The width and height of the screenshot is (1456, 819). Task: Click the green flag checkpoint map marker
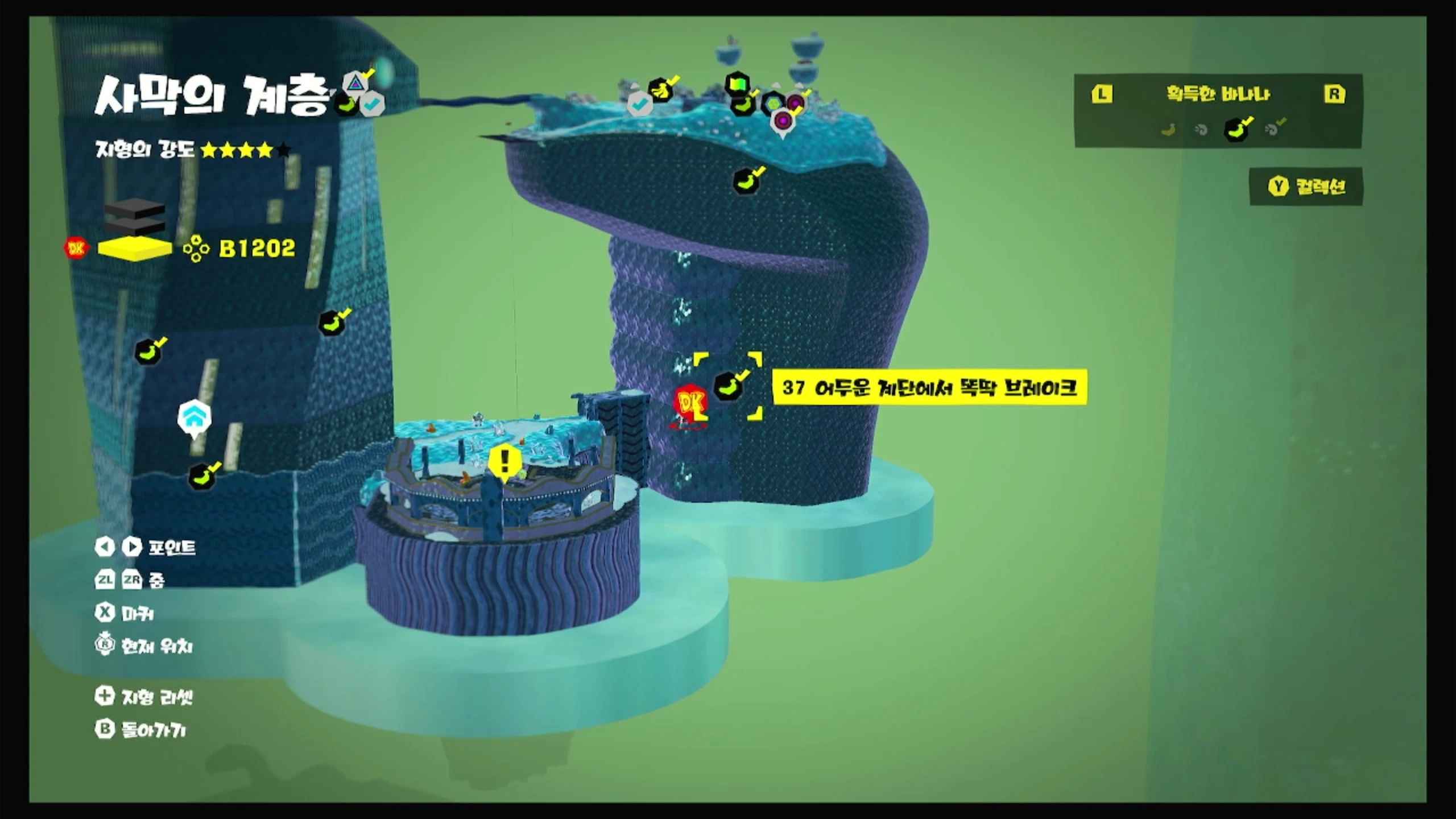click(737, 85)
